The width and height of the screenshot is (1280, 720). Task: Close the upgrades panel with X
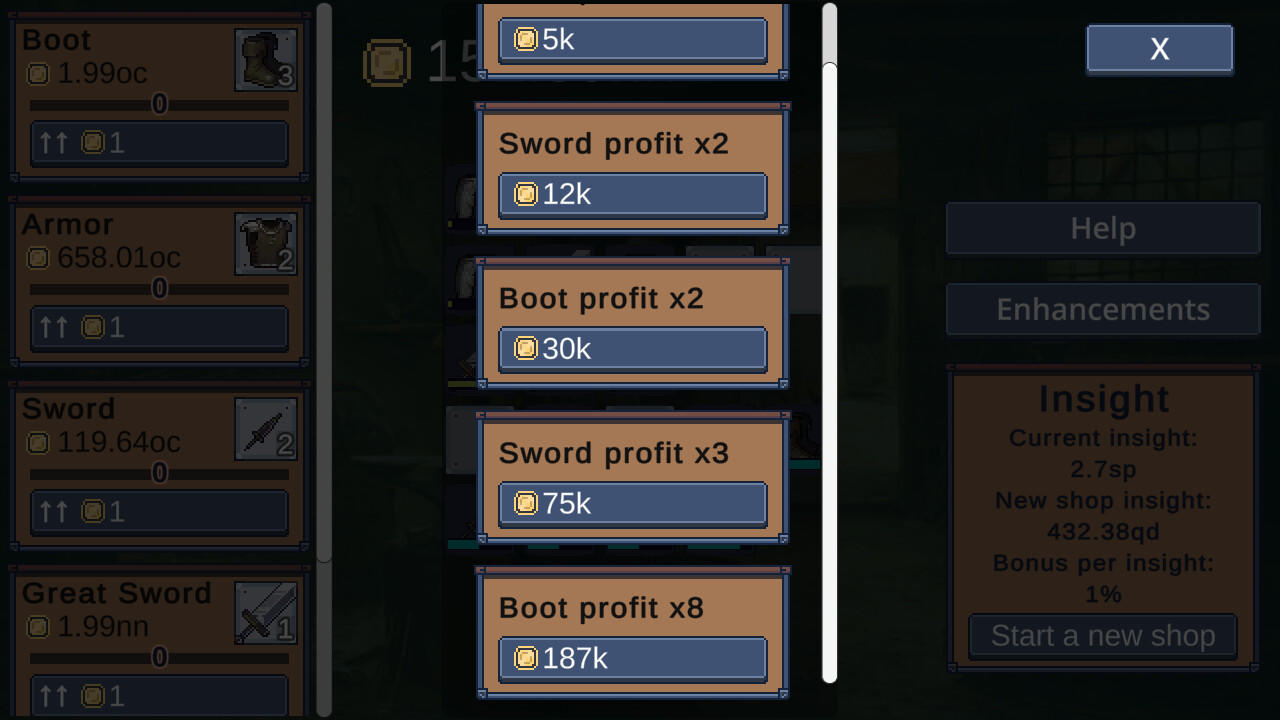pyautogui.click(x=1159, y=48)
